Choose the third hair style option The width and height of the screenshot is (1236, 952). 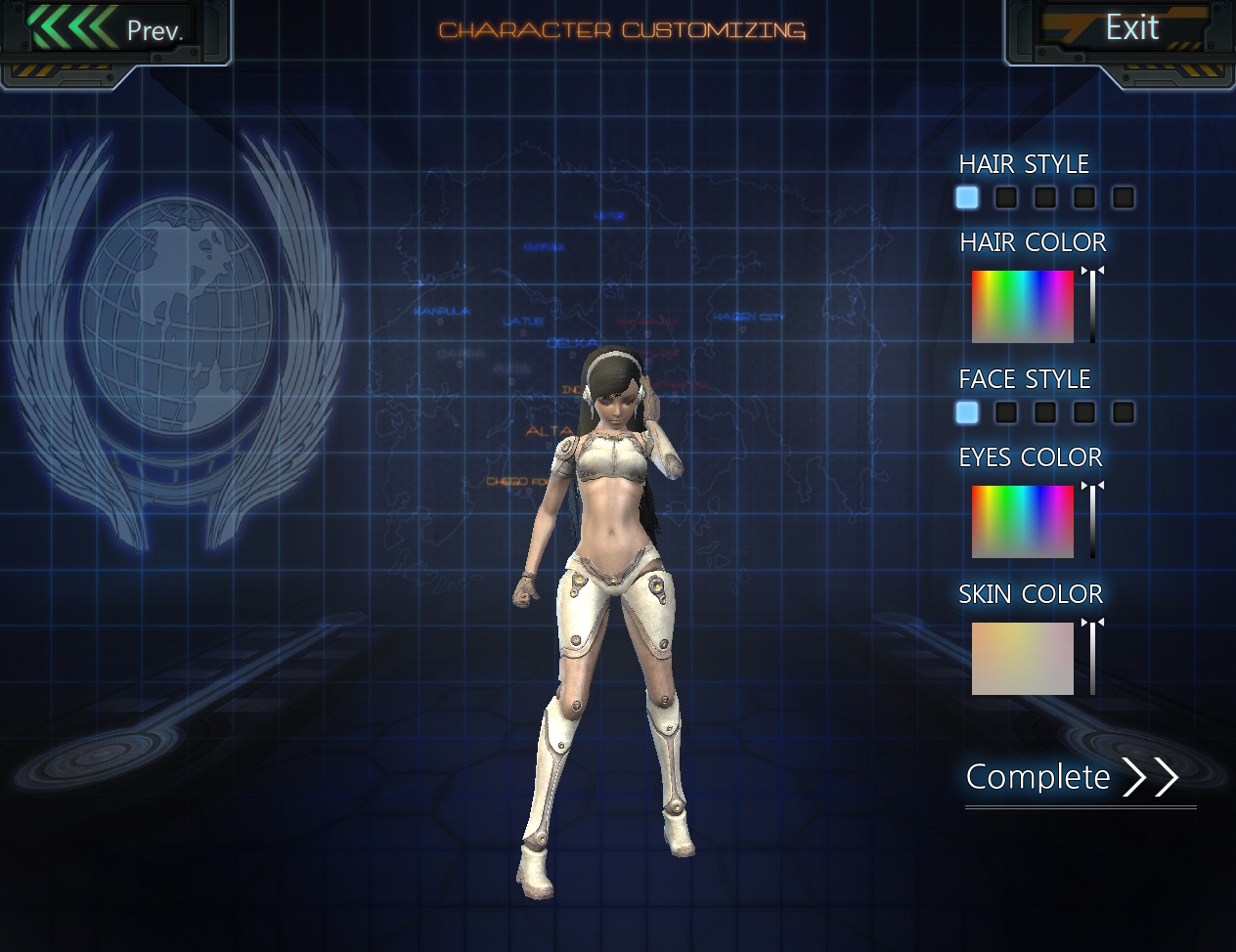(x=1045, y=197)
